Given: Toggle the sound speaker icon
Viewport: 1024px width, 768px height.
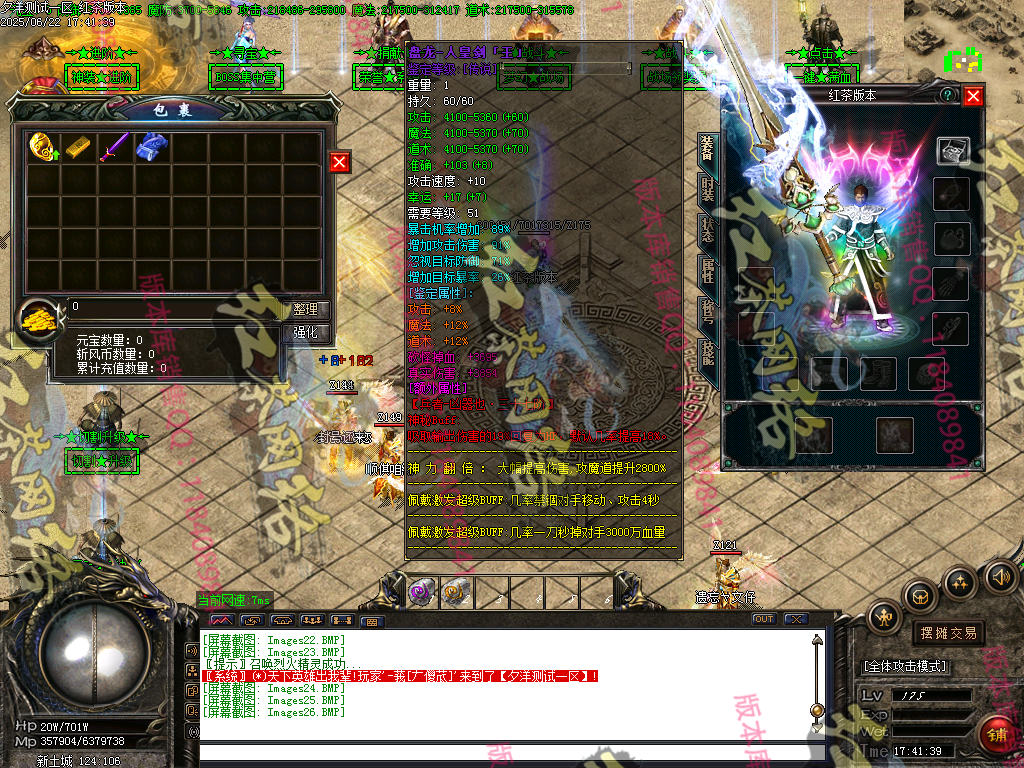Looking at the screenshot, I should [x=1000, y=576].
